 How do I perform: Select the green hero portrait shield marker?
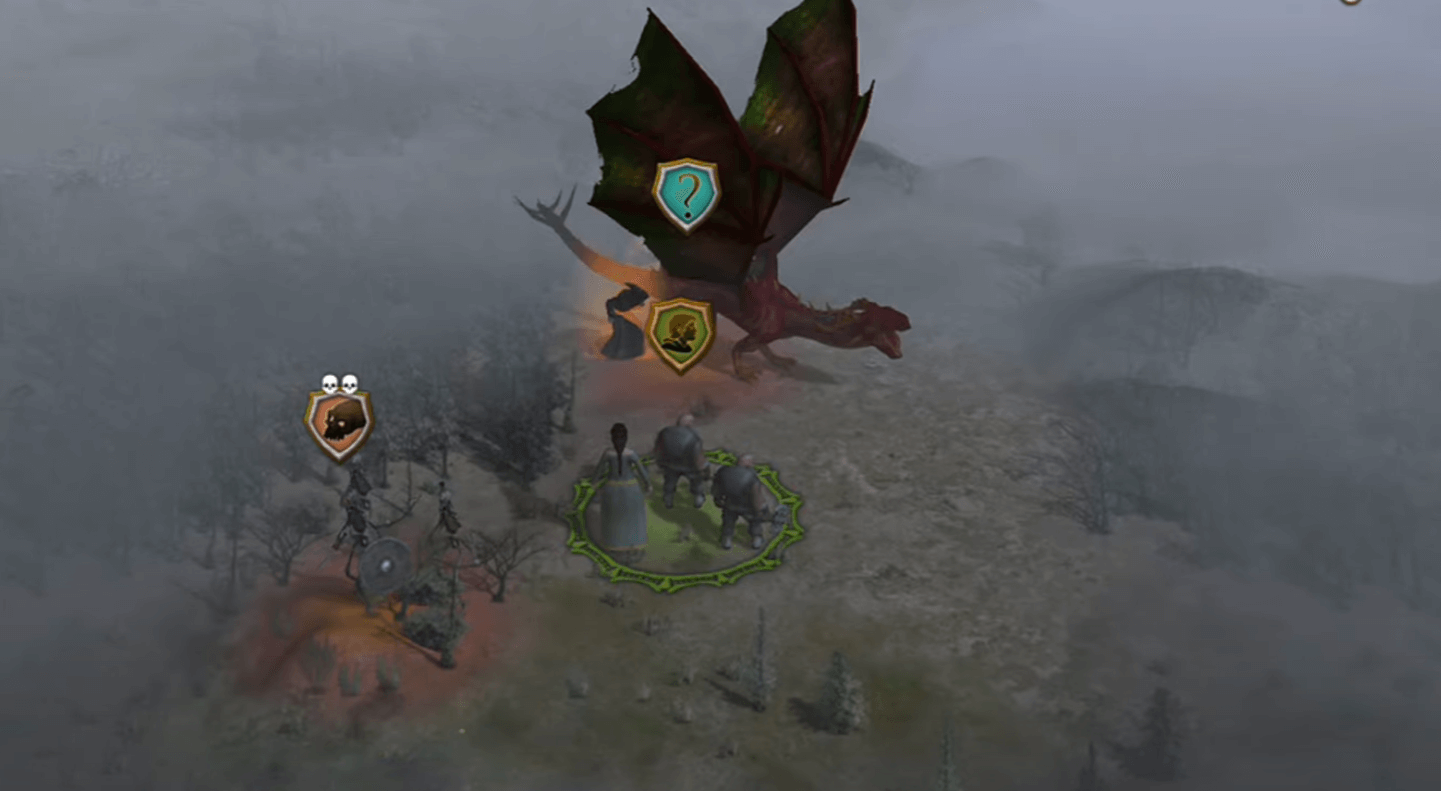680,334
